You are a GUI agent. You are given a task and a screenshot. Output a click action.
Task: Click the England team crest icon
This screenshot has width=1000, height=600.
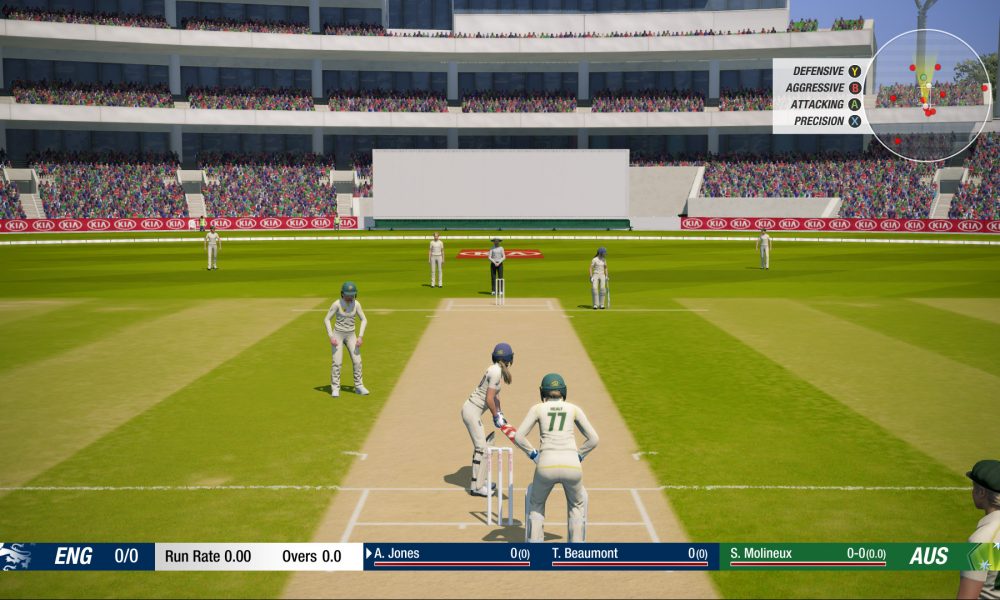[x=17, y=556]
